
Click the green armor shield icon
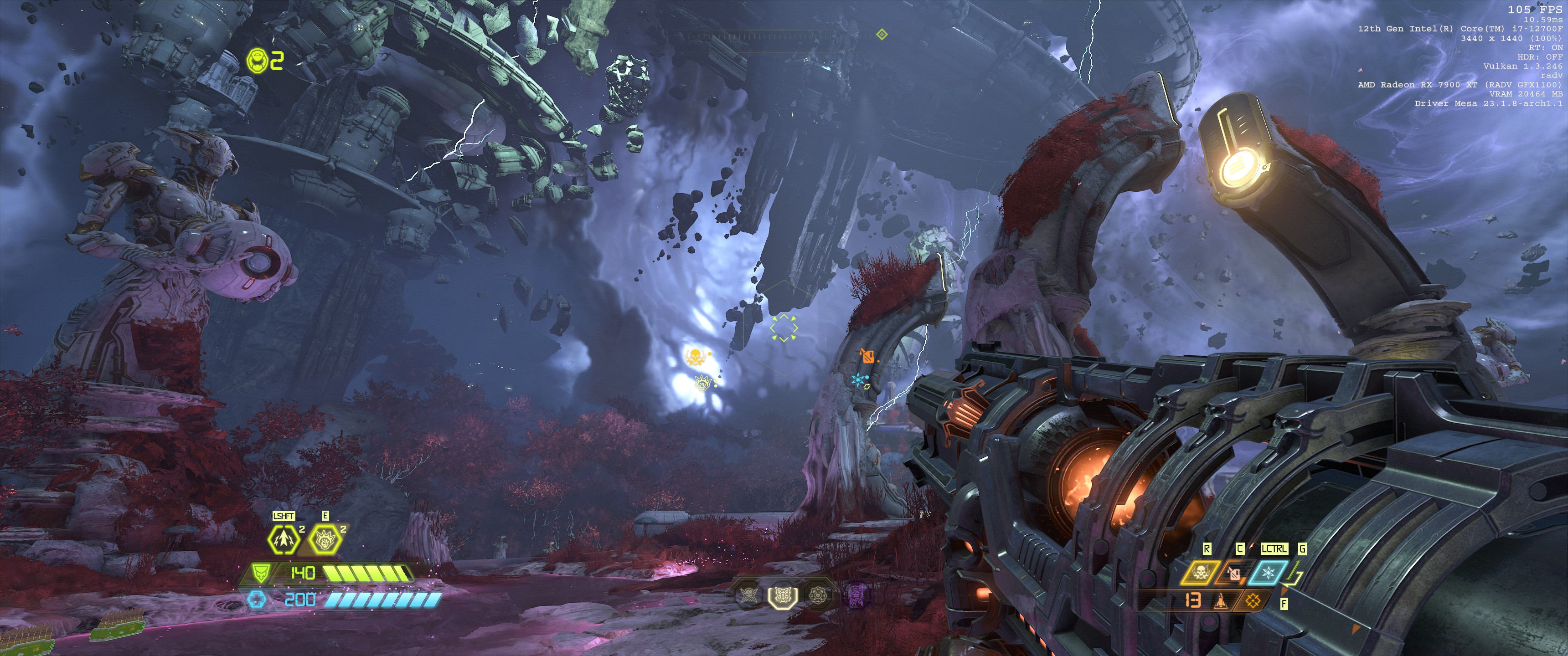[260, 573]
